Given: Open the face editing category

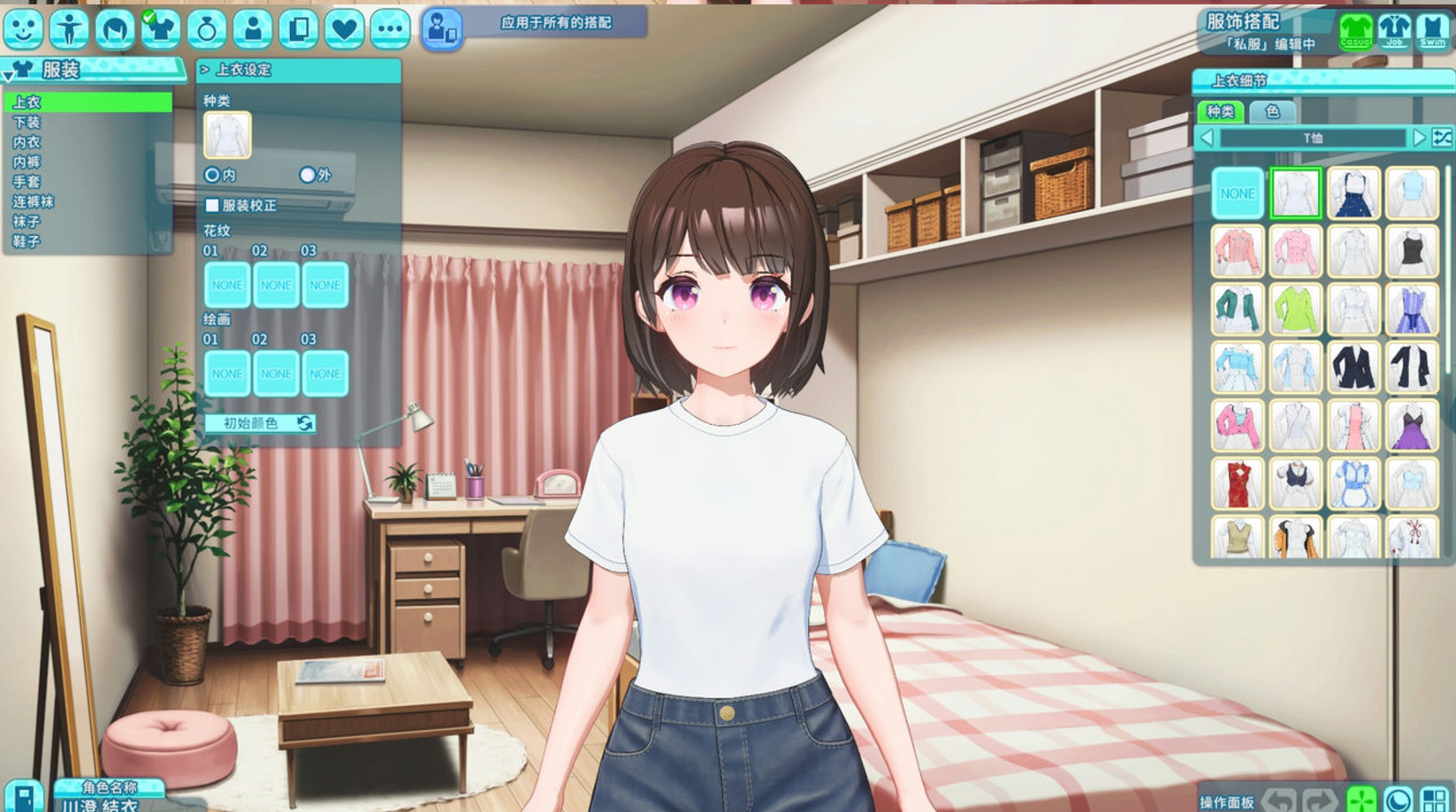Looking at the screenshot, I should (23, 29).
